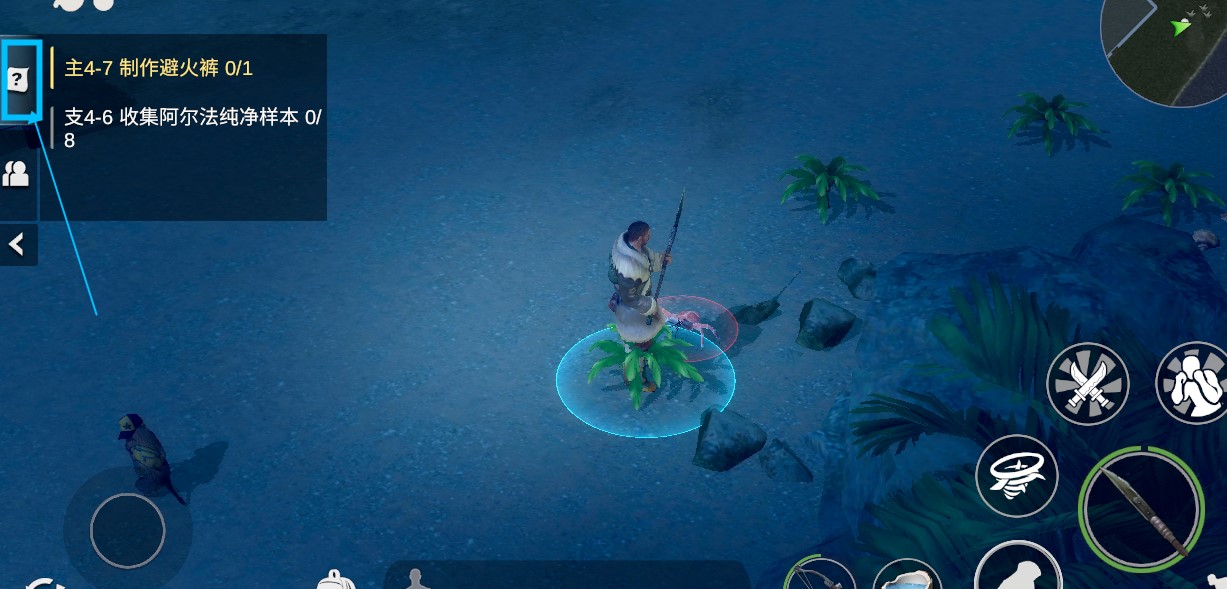Activate the boxing guard stance skill
The width and height of the screenshot is (1227, 589).
(1193, 384)
